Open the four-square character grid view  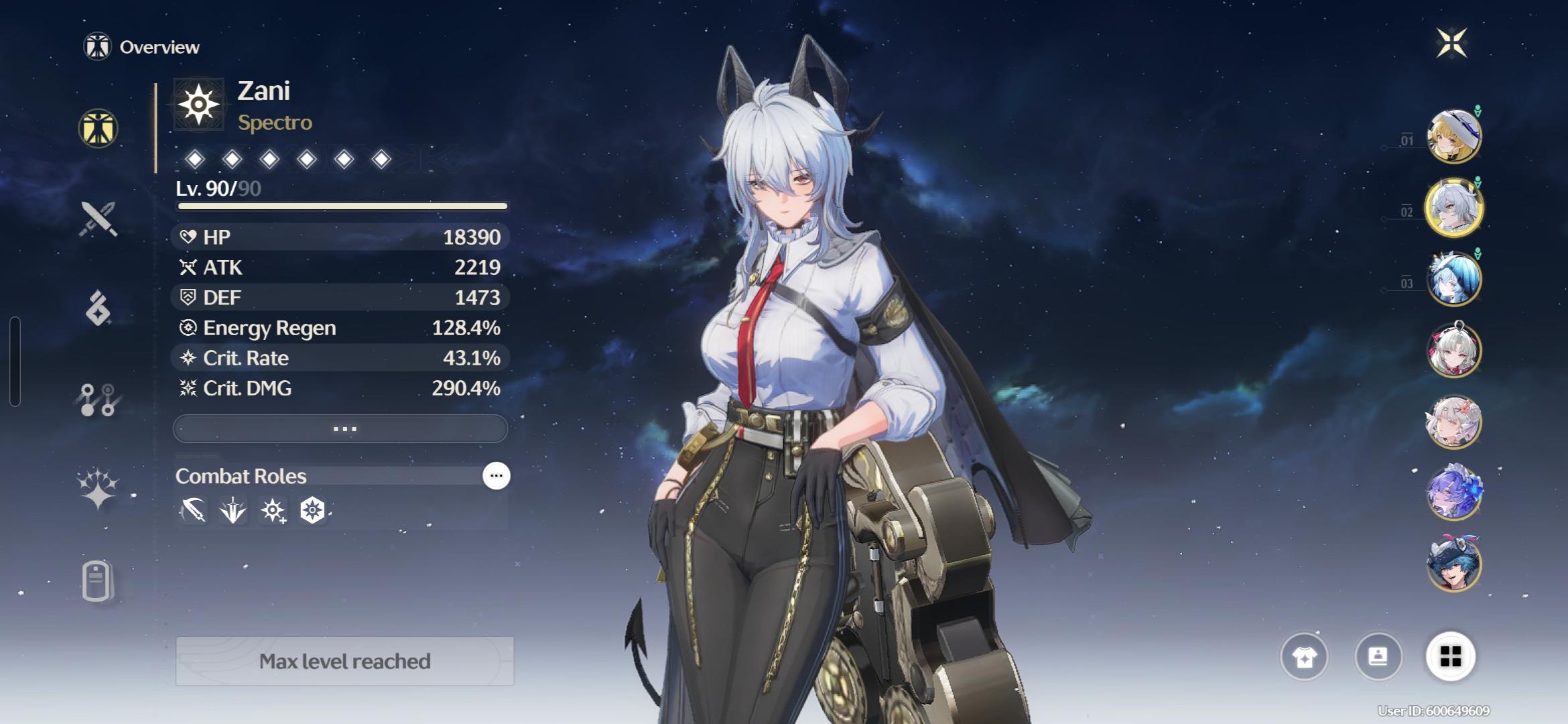coord(1451,656)
